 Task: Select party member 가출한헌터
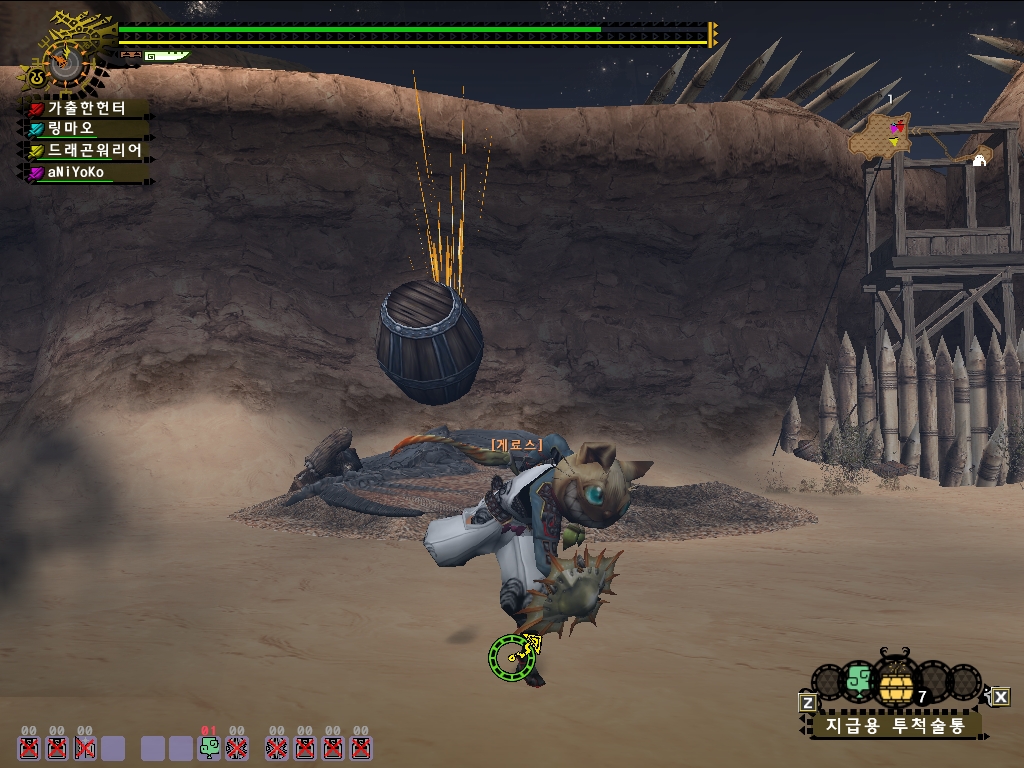click(86, 108)
